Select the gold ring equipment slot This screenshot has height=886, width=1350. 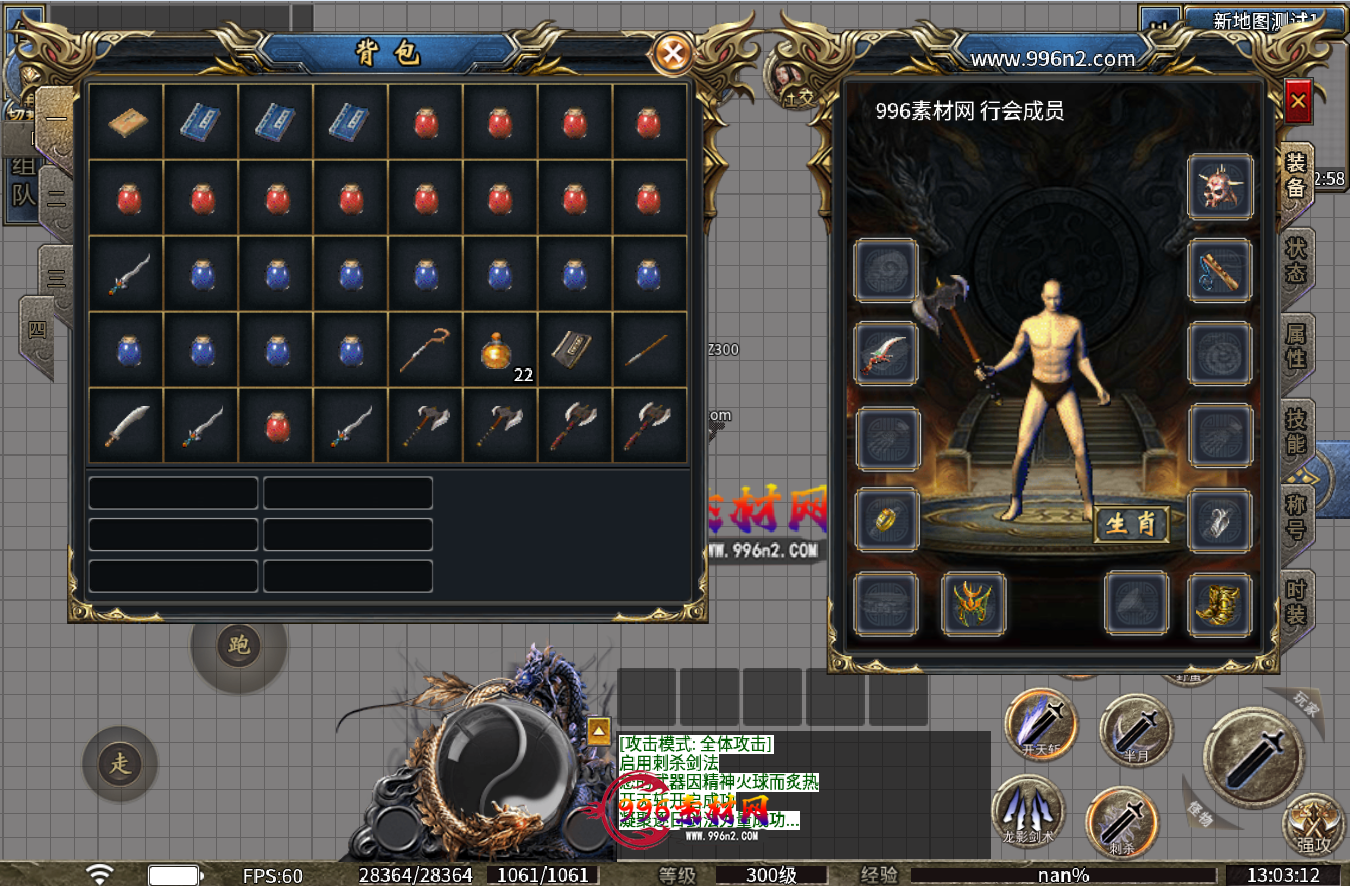point(886,520)
